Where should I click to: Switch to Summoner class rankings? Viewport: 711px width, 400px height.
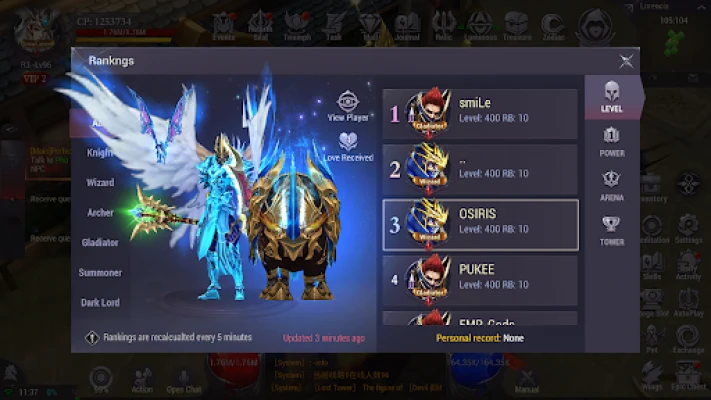tap(101, 272)
